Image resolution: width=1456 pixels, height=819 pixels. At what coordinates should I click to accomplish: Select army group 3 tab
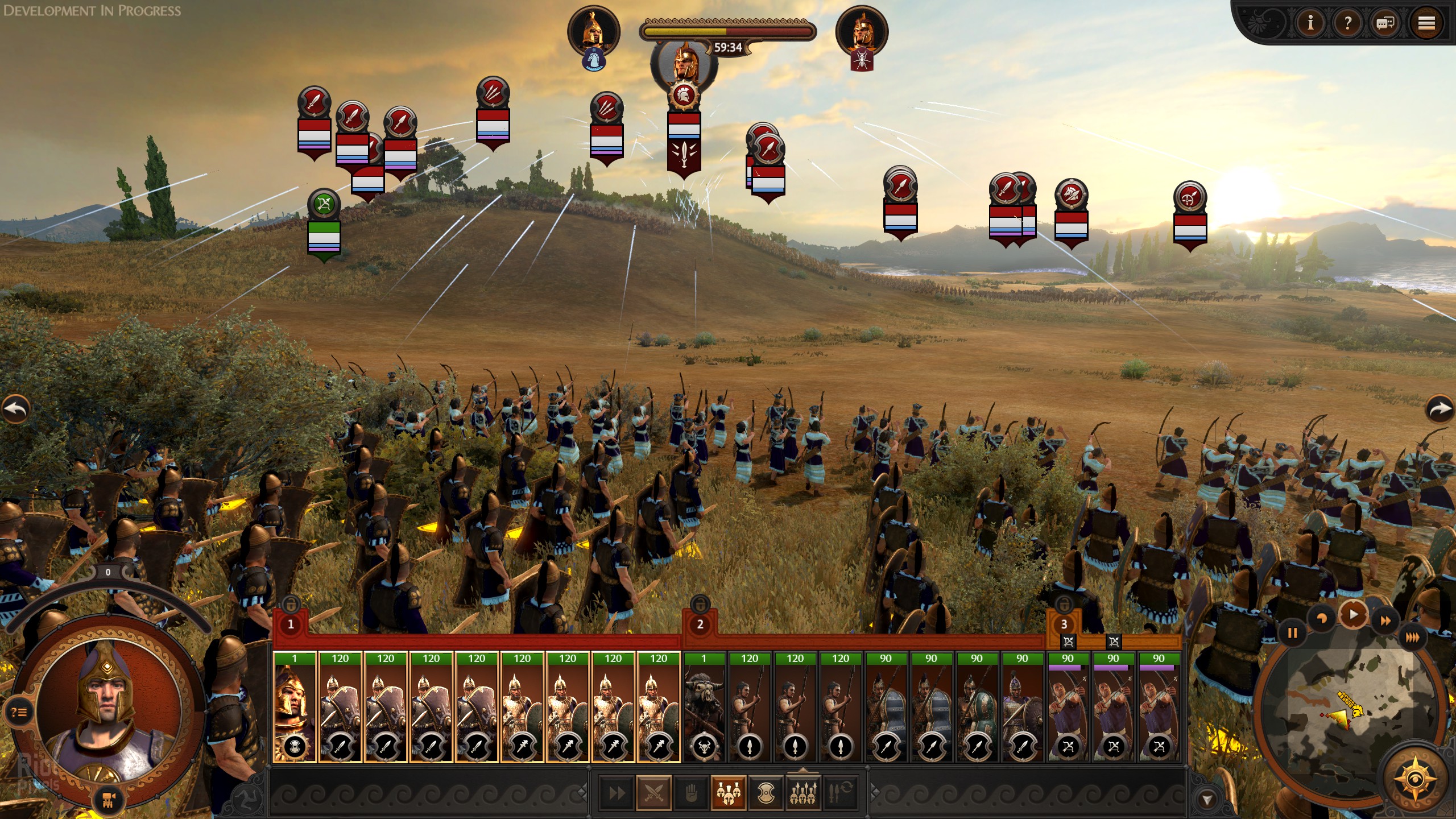pos(1064,624)
